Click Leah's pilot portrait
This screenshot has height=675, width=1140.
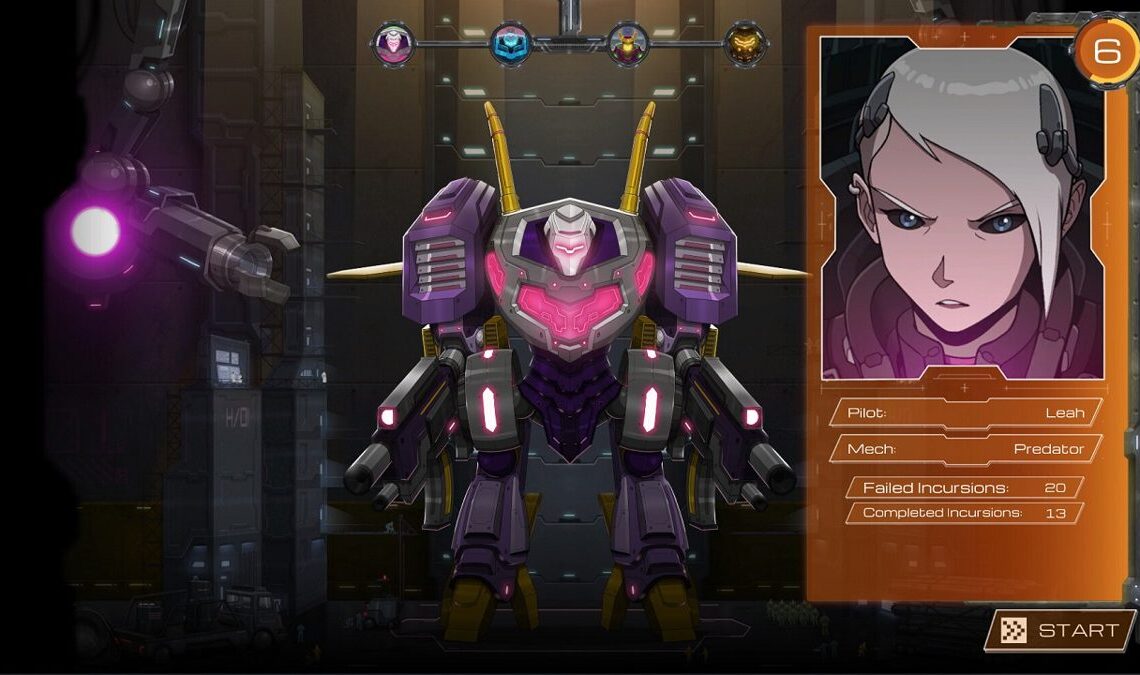coord(962,209)
